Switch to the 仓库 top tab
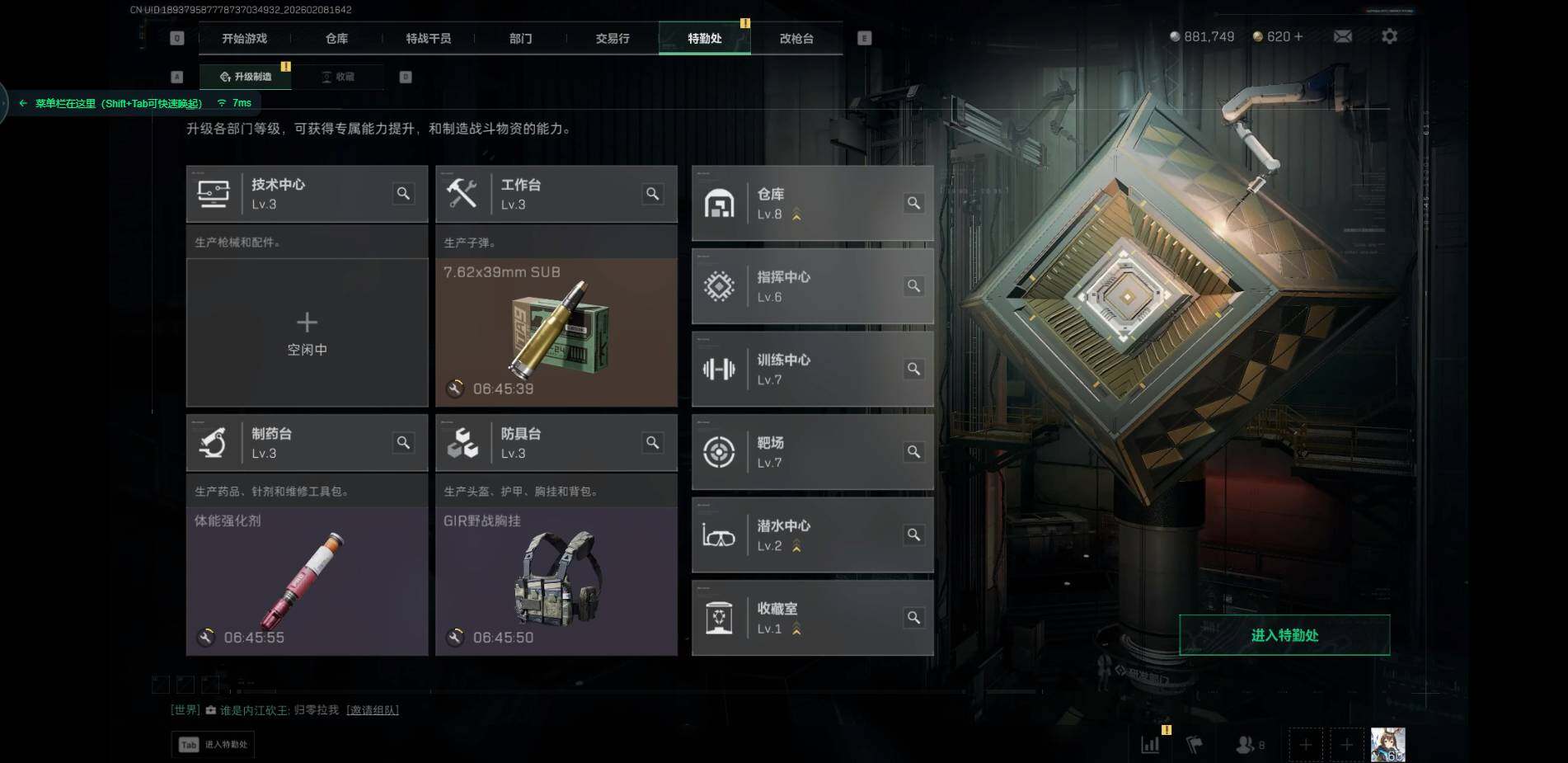1568x763 pixels. click(336, 39)
